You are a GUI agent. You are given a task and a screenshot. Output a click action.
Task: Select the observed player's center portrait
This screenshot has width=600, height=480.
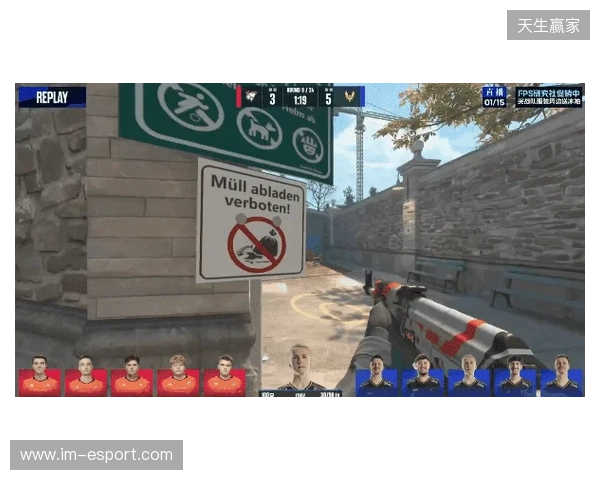[300, 369]
